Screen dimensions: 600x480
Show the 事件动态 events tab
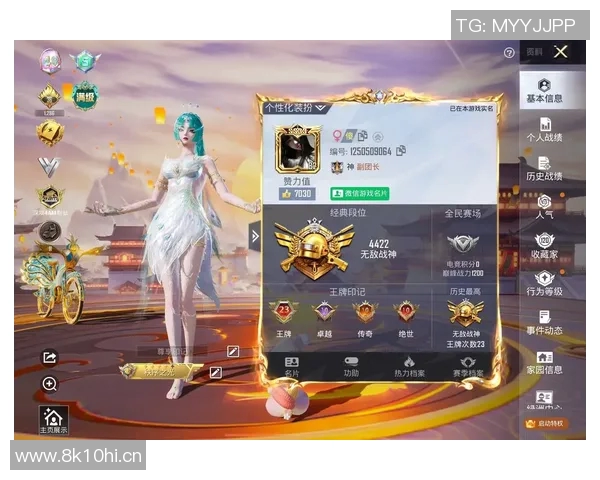pos(545,322)
